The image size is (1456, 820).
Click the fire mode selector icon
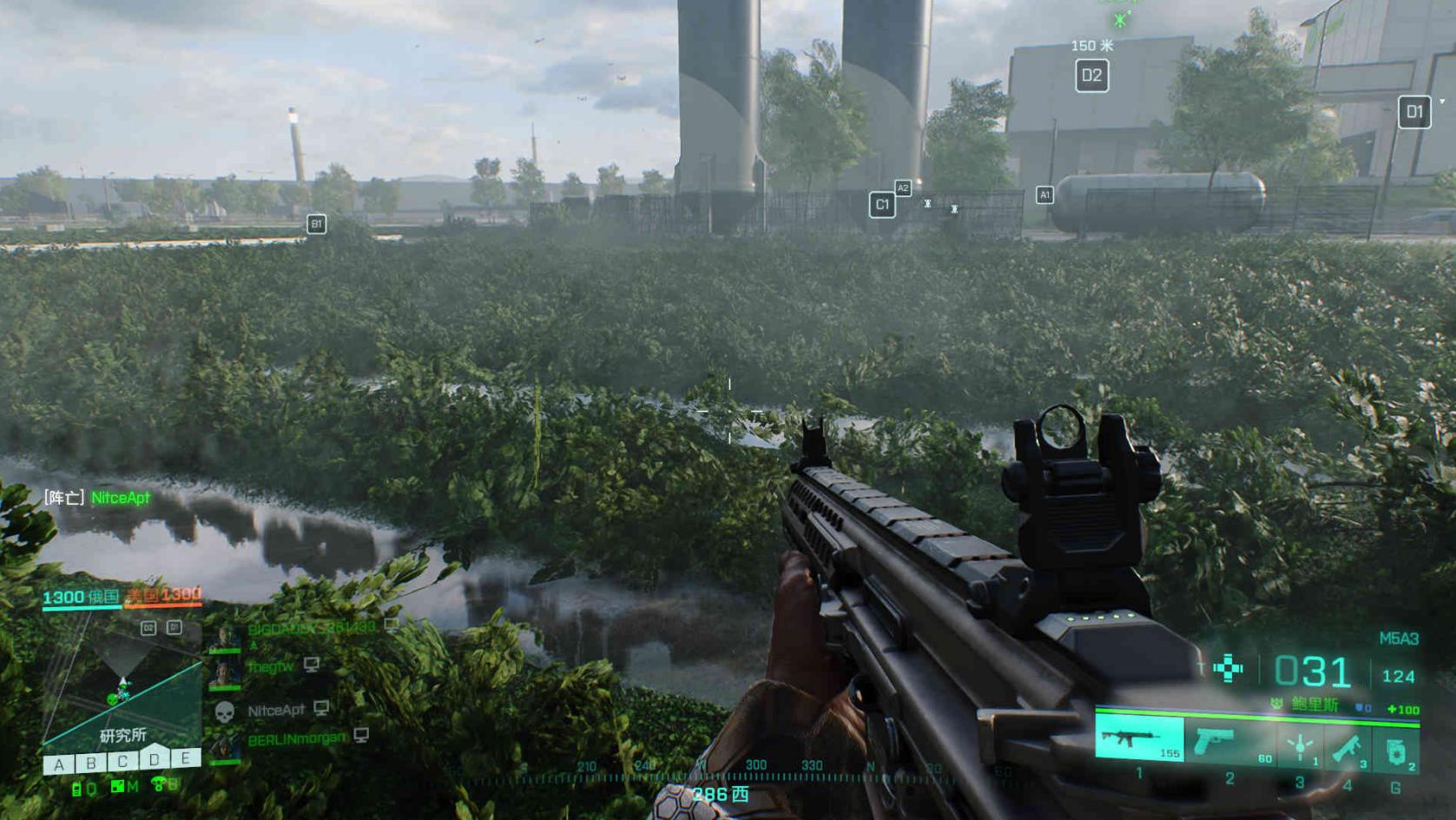pyautogui.click(x=1228, y=668)
